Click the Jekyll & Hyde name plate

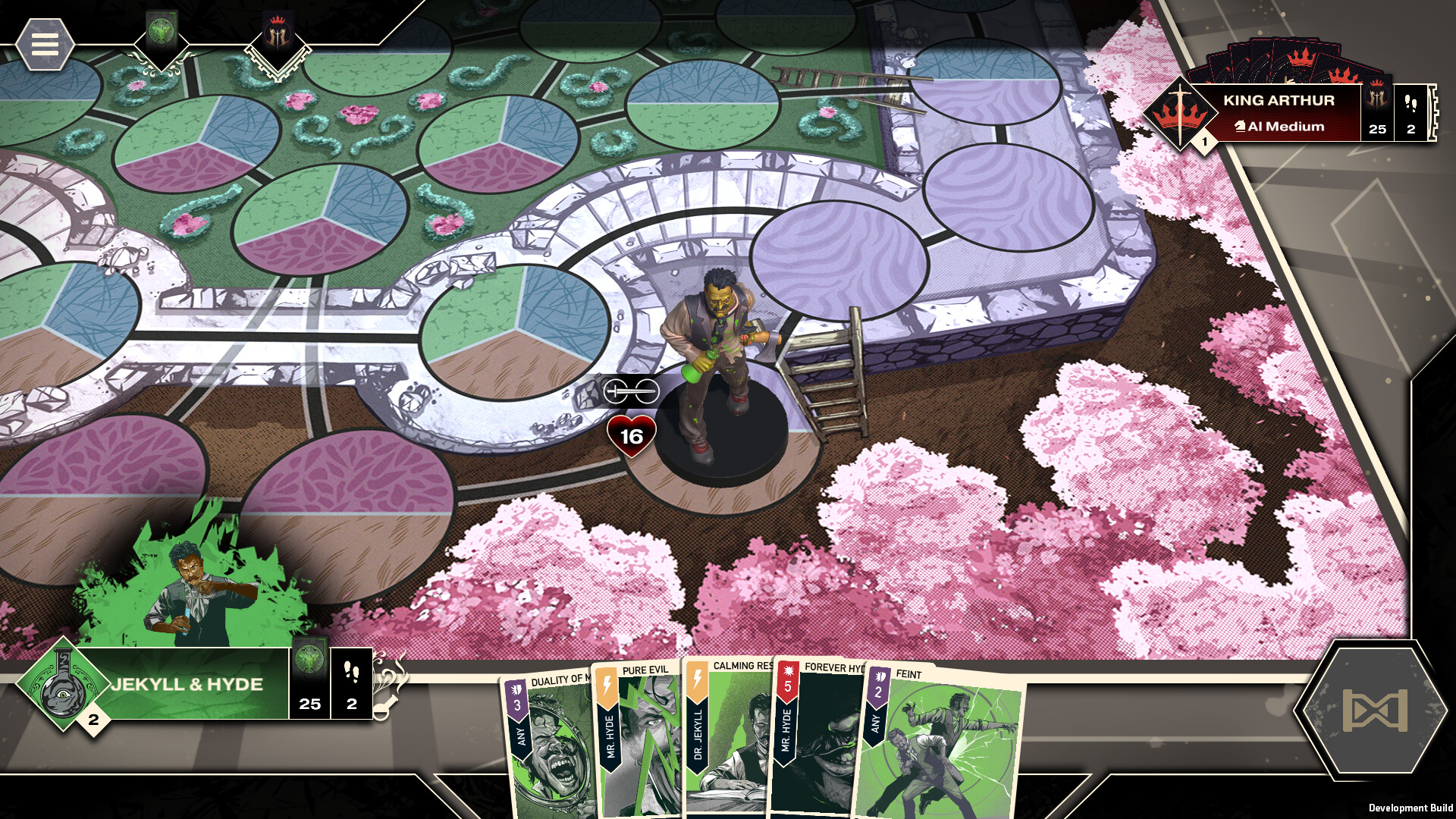[188, 683]
